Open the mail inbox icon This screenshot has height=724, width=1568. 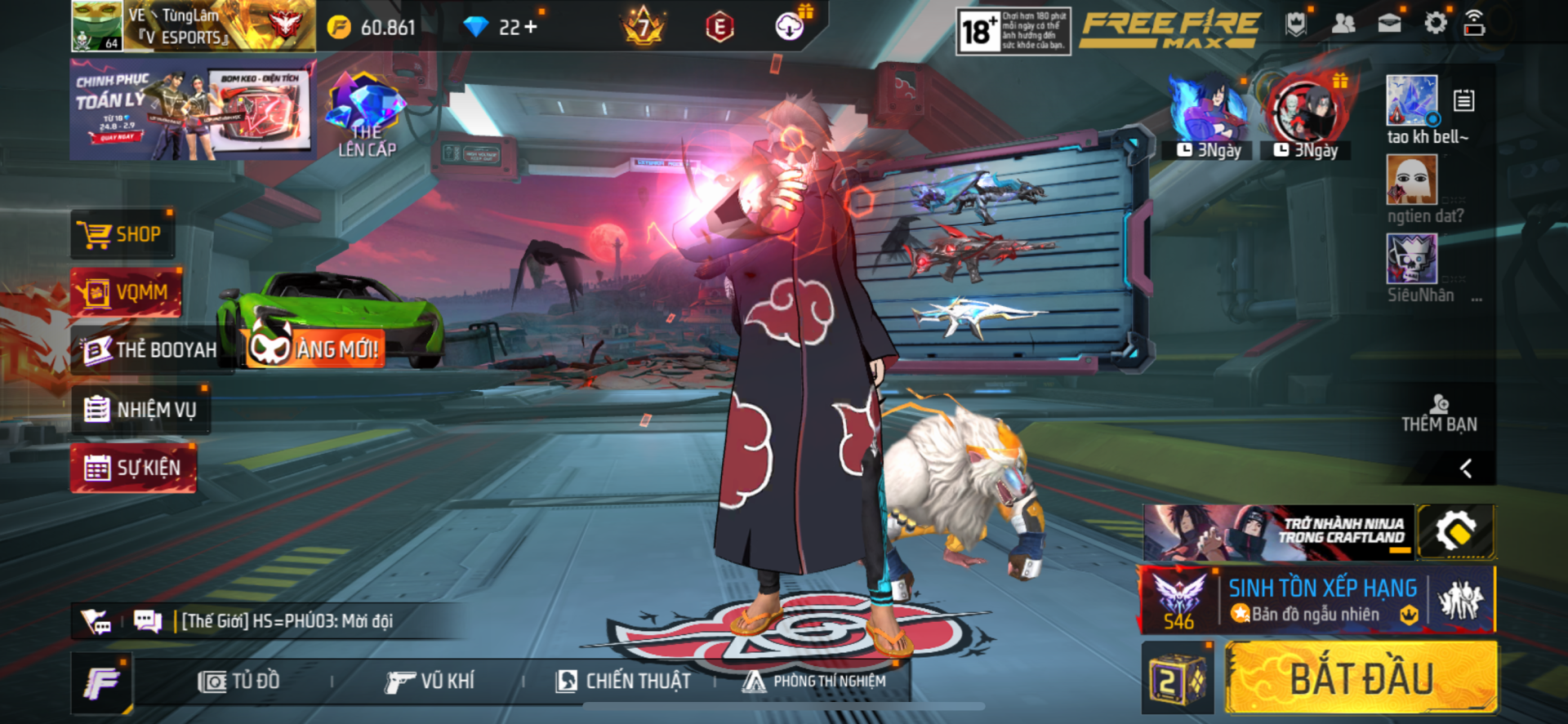click(x=1389, y=24)
